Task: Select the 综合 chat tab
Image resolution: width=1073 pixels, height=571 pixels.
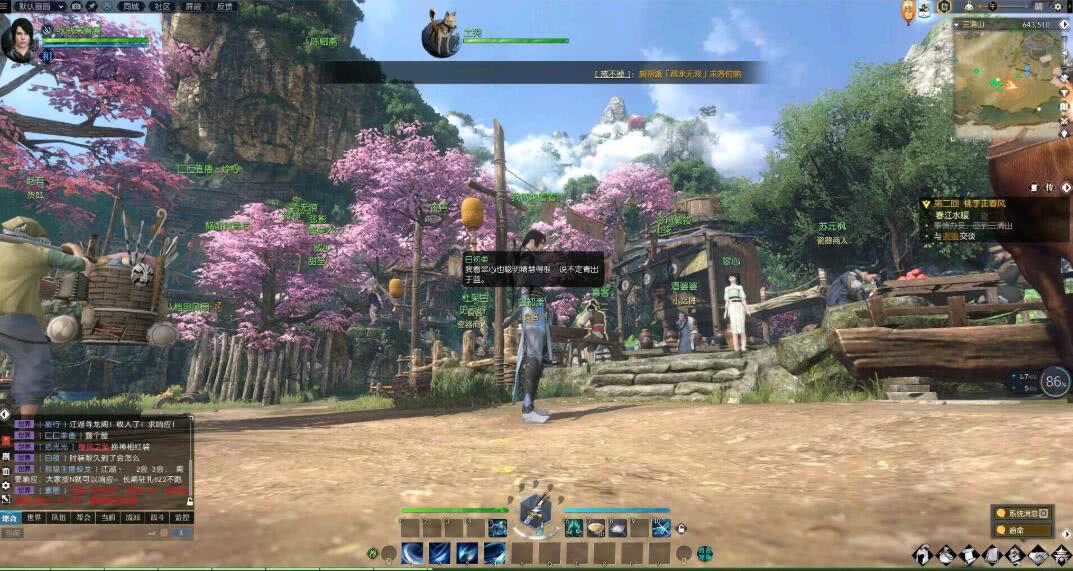Action: [x=10, y=518]
